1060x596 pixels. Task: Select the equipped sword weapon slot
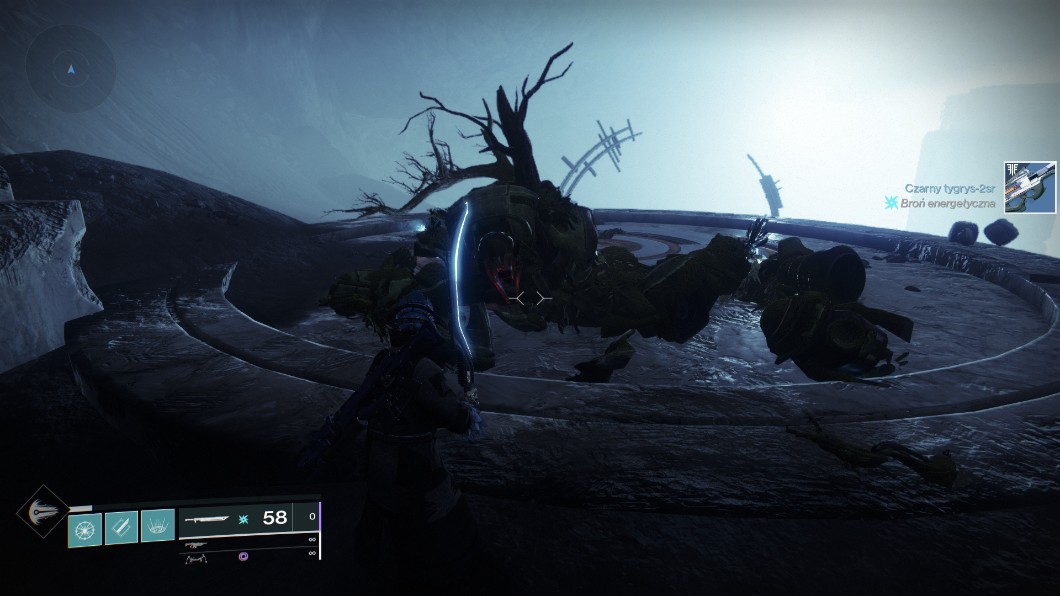point(209,518)
